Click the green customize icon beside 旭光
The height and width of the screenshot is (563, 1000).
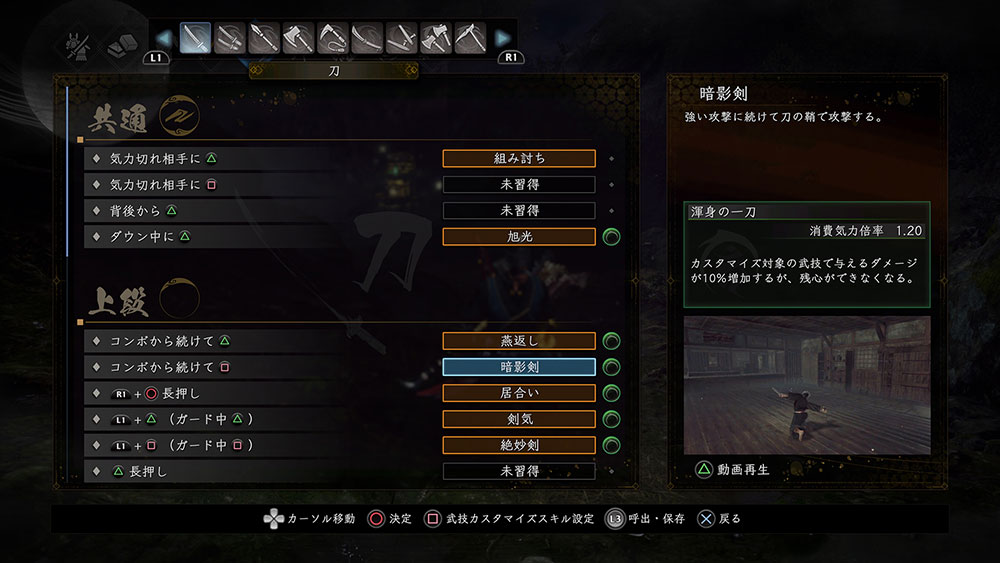click(x=612, y=237)
